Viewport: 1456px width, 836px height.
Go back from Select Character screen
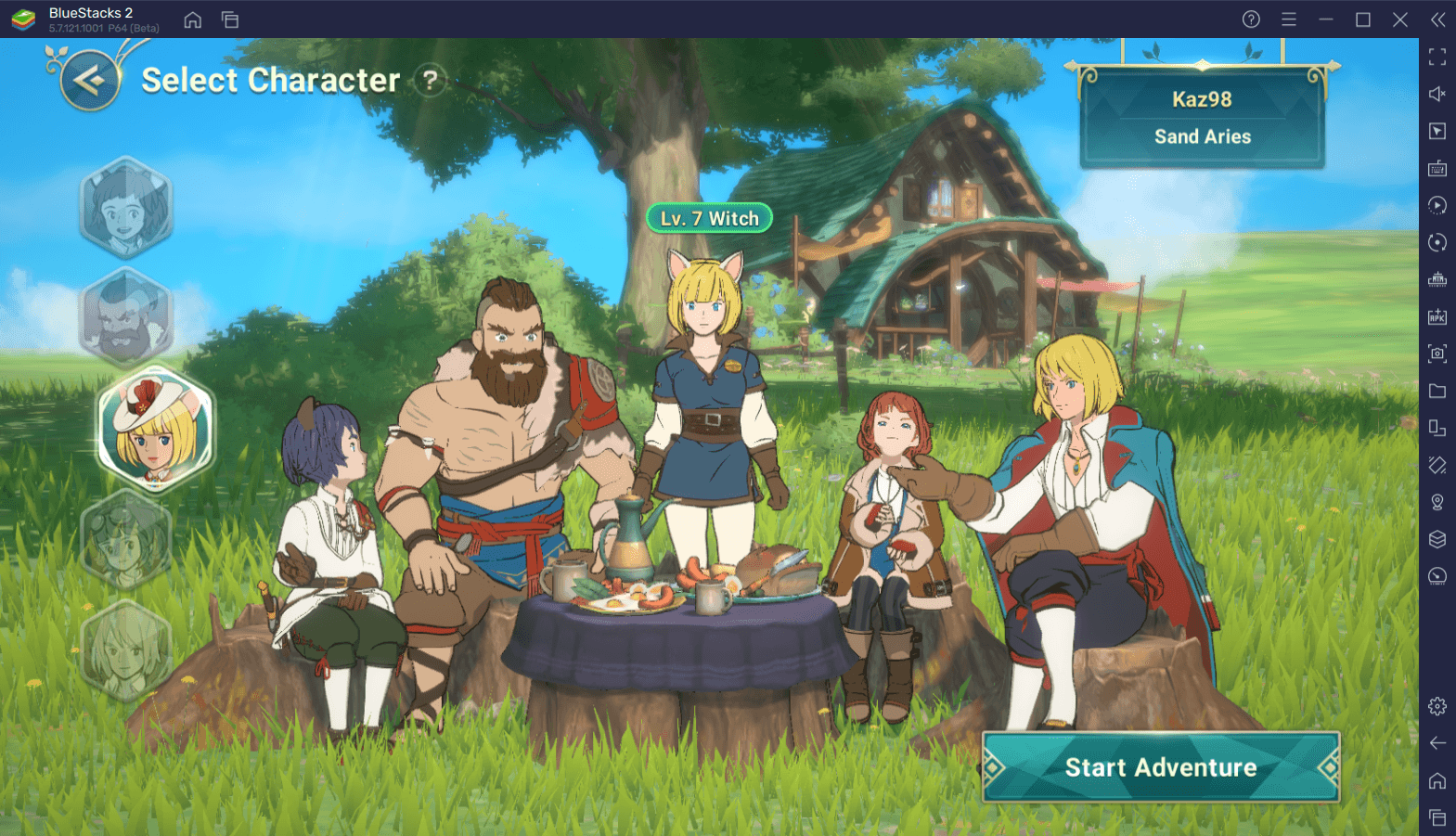90,80
